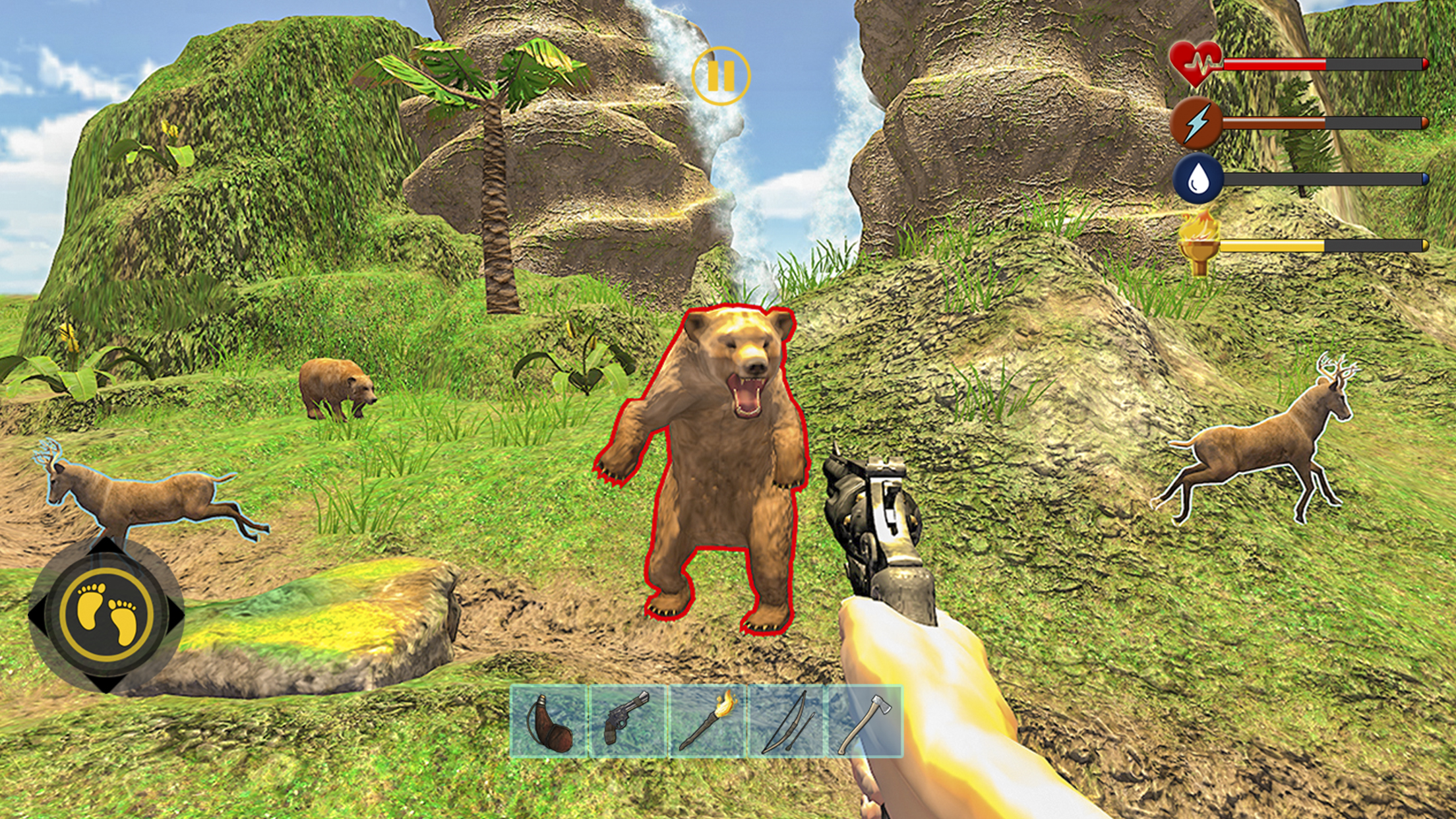Pause the game with the yellow pause button

pyautogui.click(x=721, y=76)
